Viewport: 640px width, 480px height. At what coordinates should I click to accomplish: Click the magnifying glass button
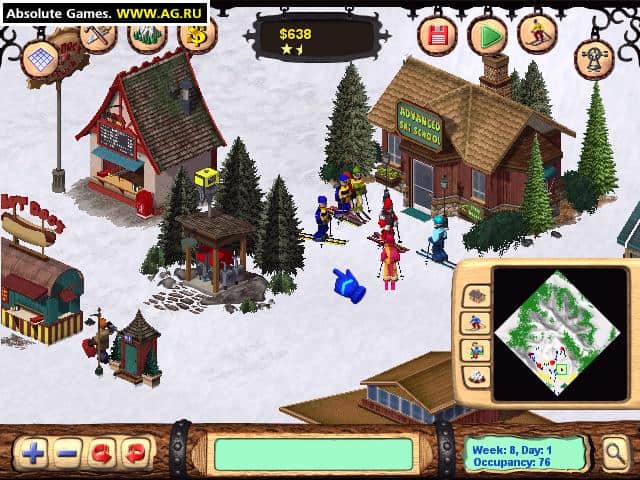pyautogui.click(x=615, y=454)
